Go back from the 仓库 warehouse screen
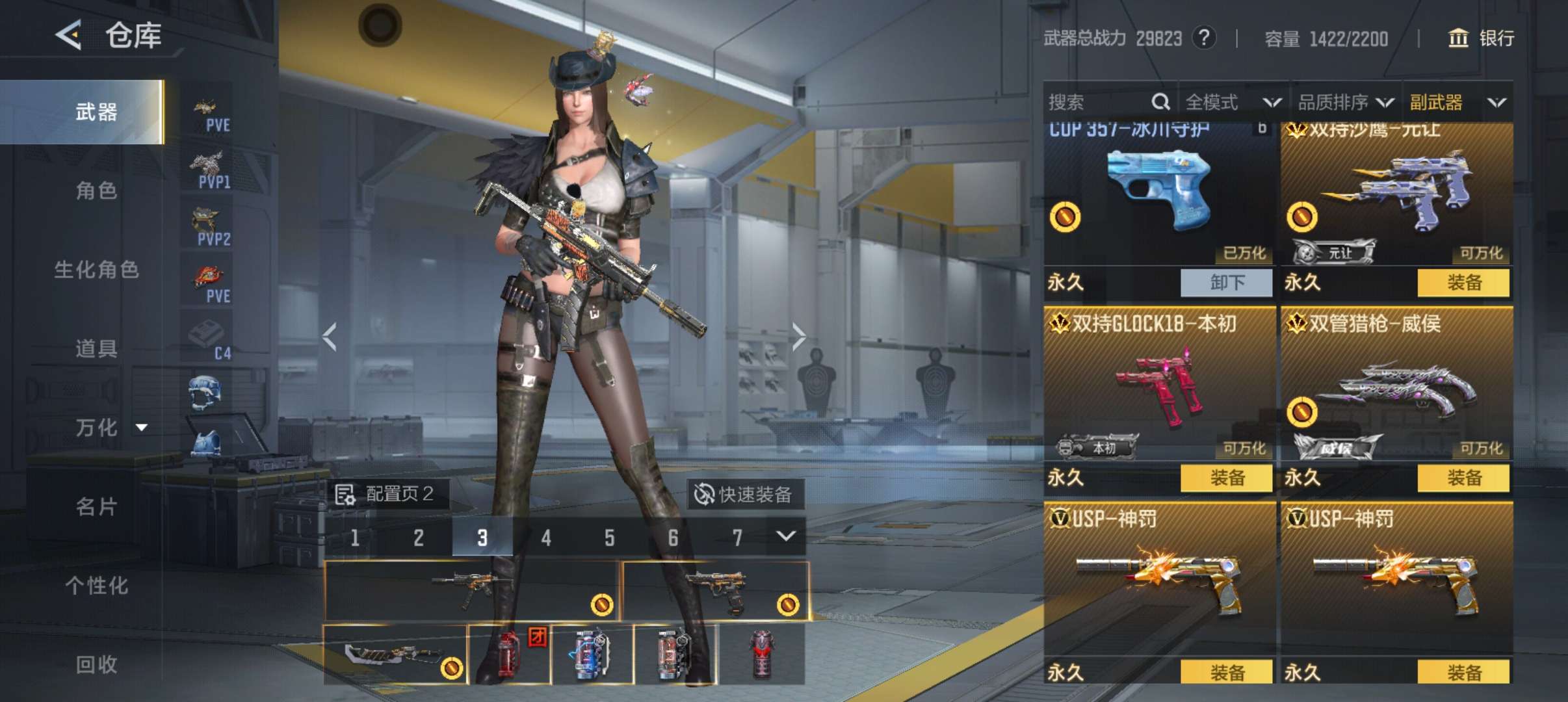The height and width of the screenshot is (702, 1568). (x=69, y=34)
